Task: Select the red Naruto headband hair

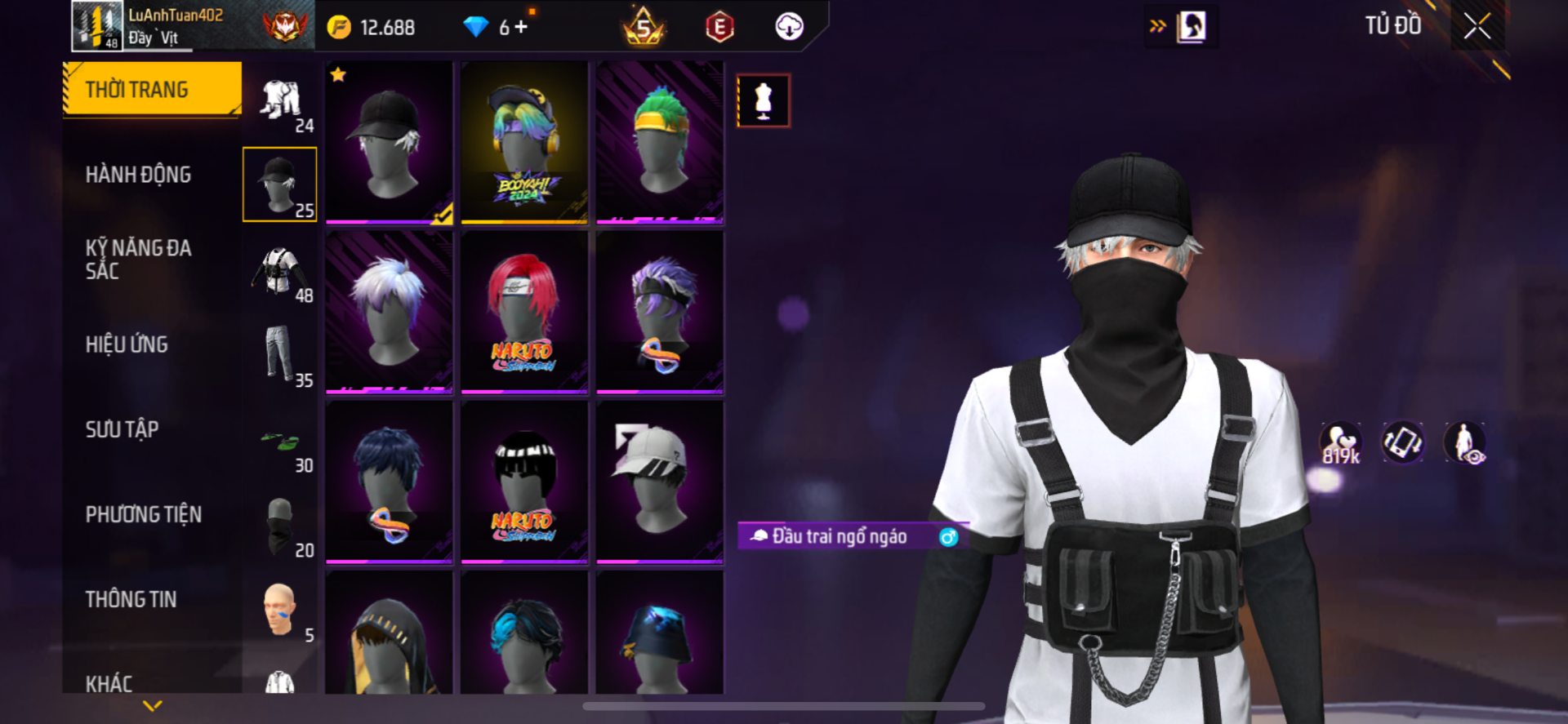Action: coord(524,312)
